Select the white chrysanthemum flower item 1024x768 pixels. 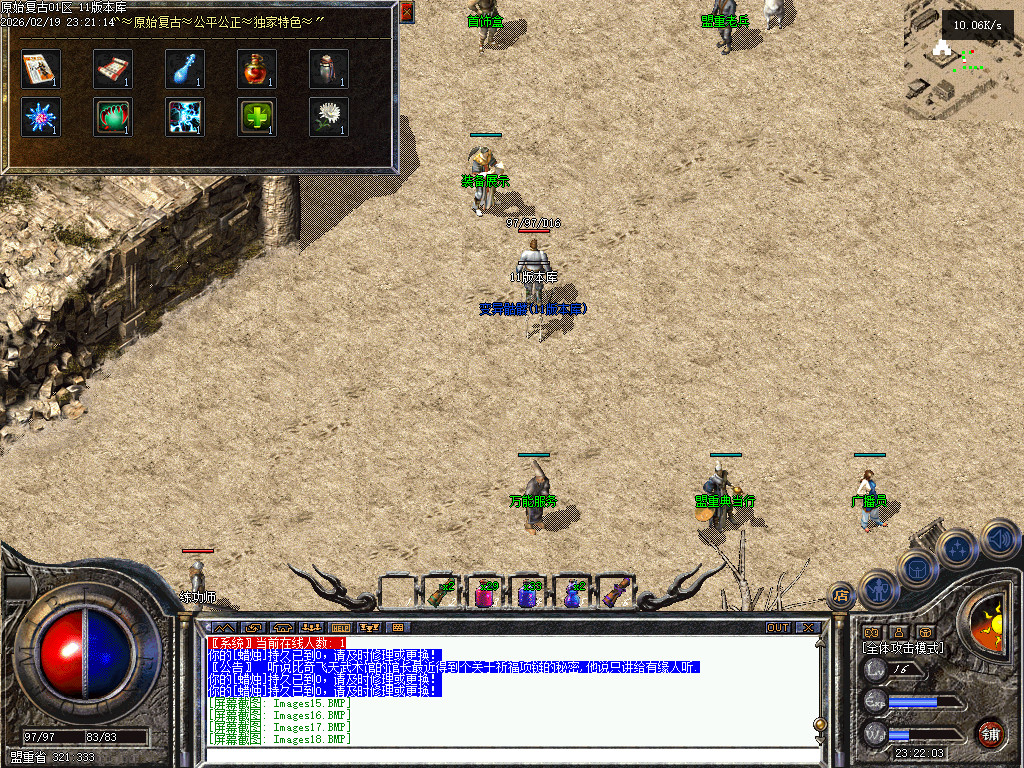coord(329,116)
